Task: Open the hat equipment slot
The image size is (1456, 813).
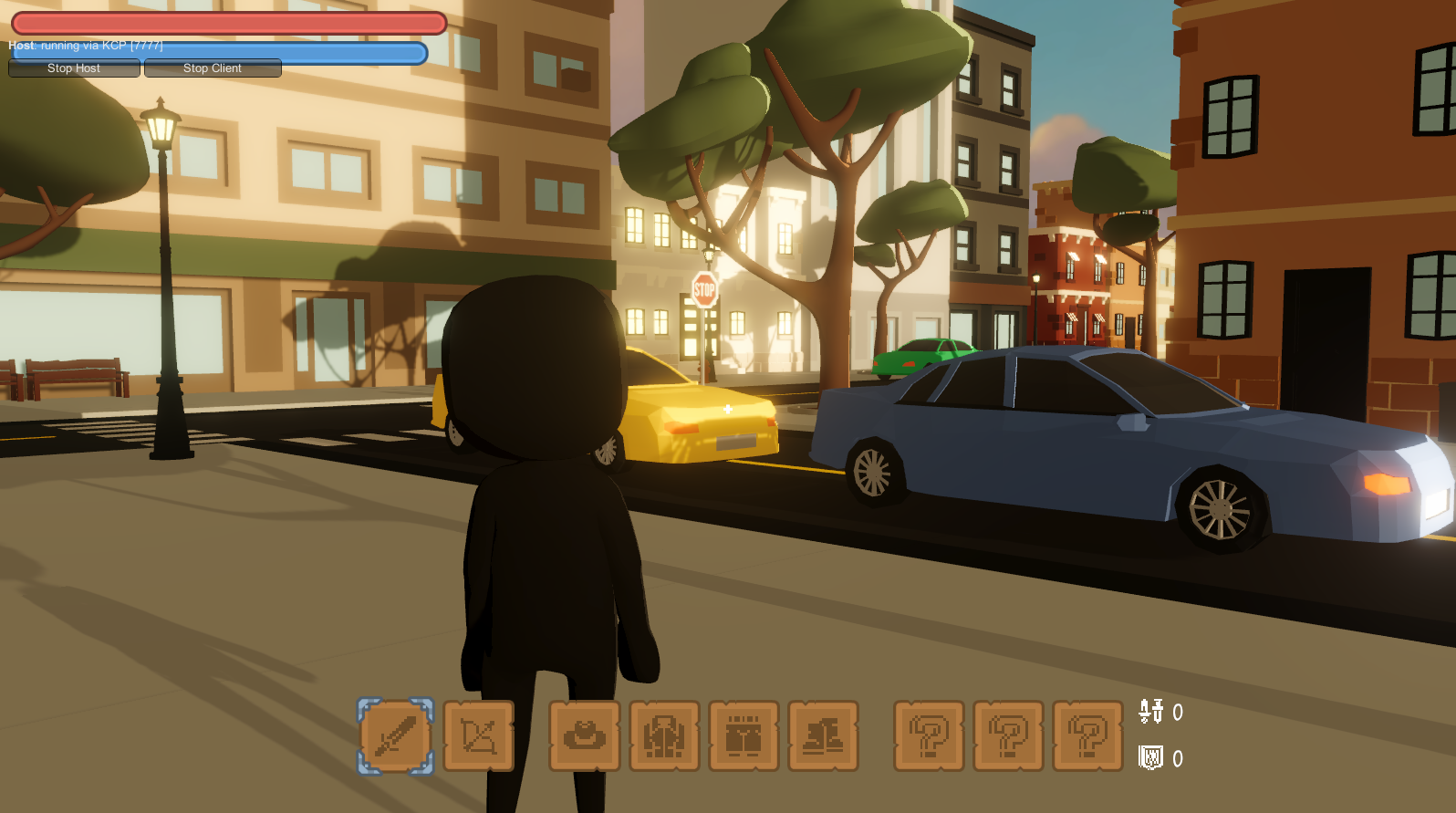Action: 585,735
